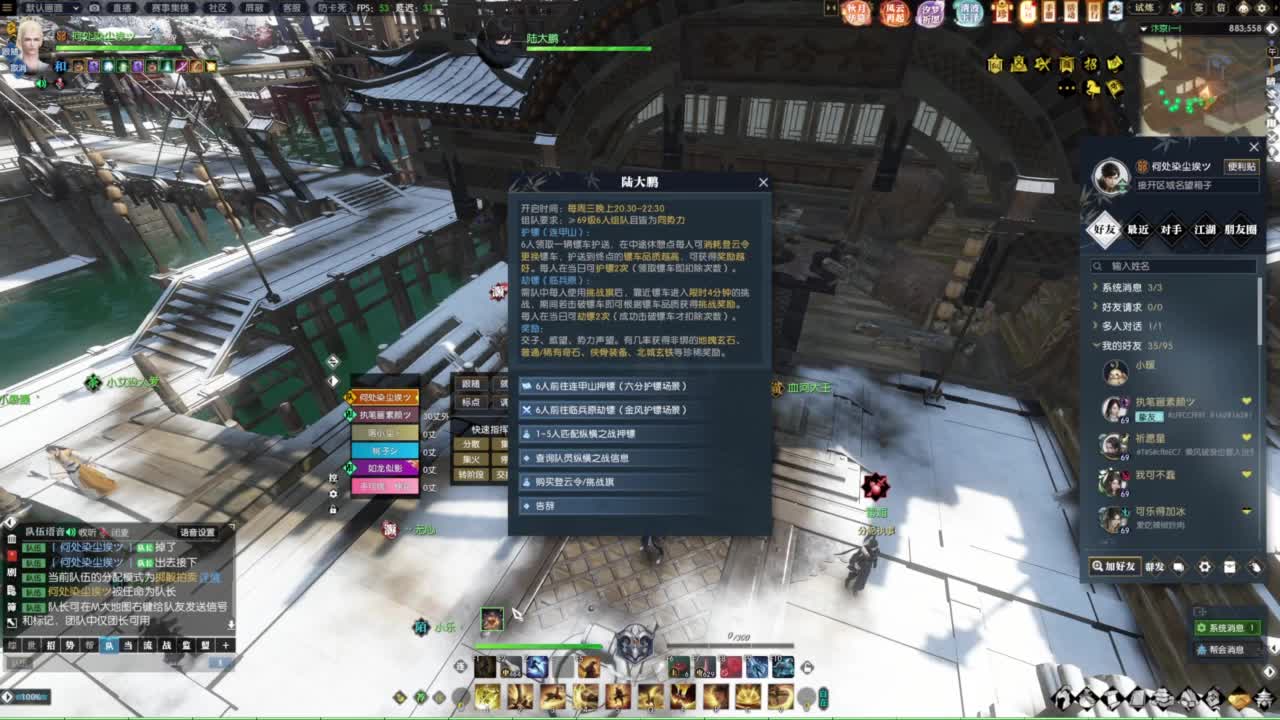Open the camera/screenshot icon on top bar
This screenshot has width=1280, height=720.
coord(94,8)
